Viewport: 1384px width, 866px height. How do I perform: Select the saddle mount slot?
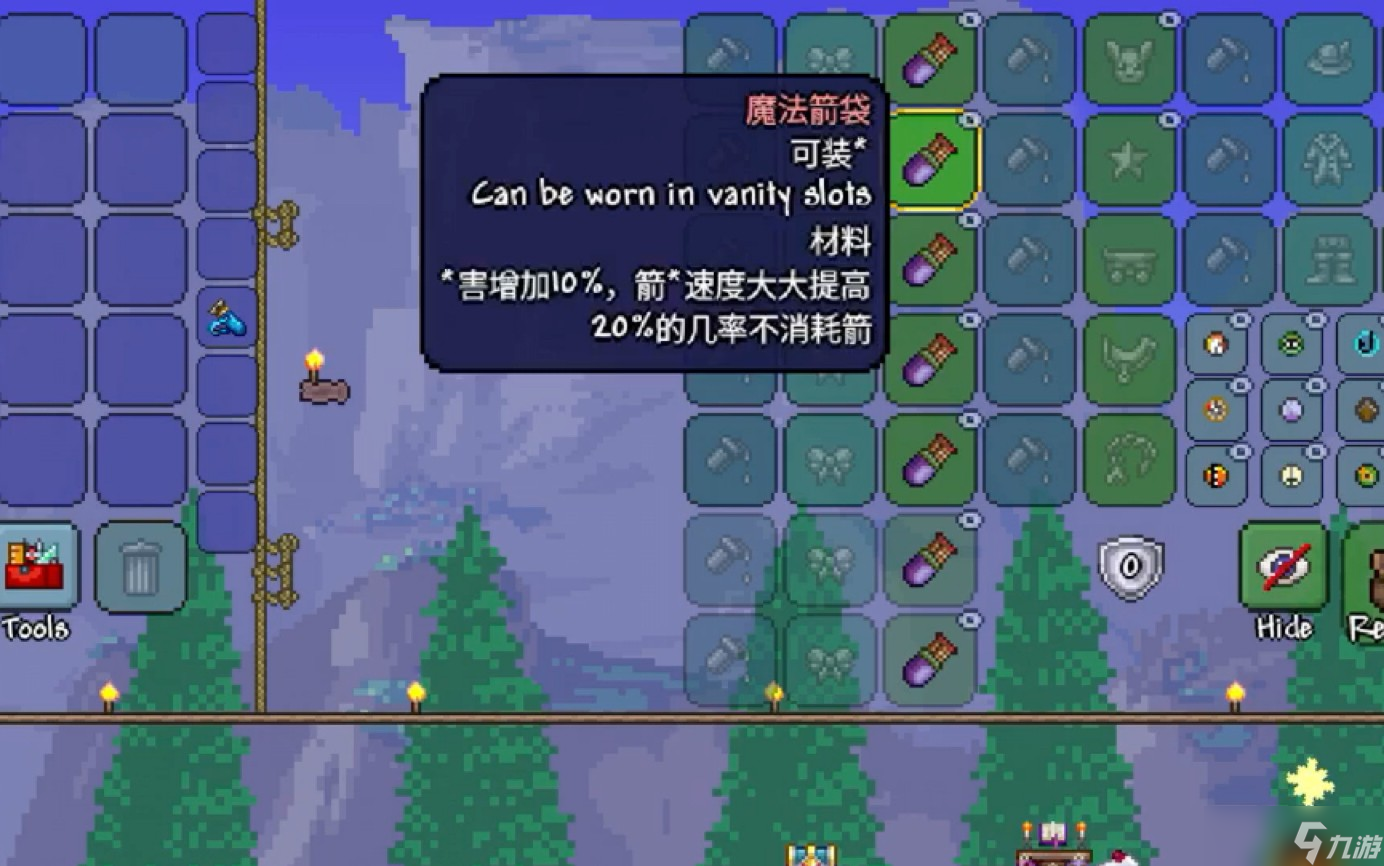coord(1129,360)
